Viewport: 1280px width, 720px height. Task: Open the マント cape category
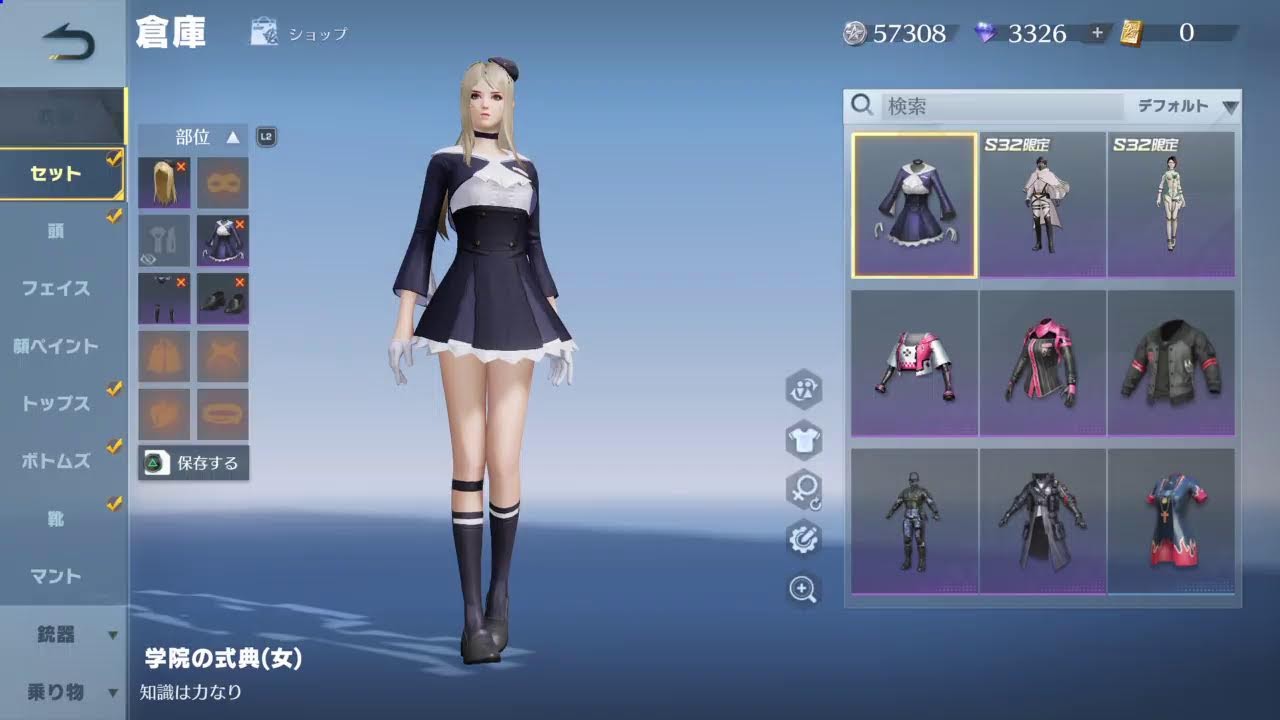(x=56, y=576)
